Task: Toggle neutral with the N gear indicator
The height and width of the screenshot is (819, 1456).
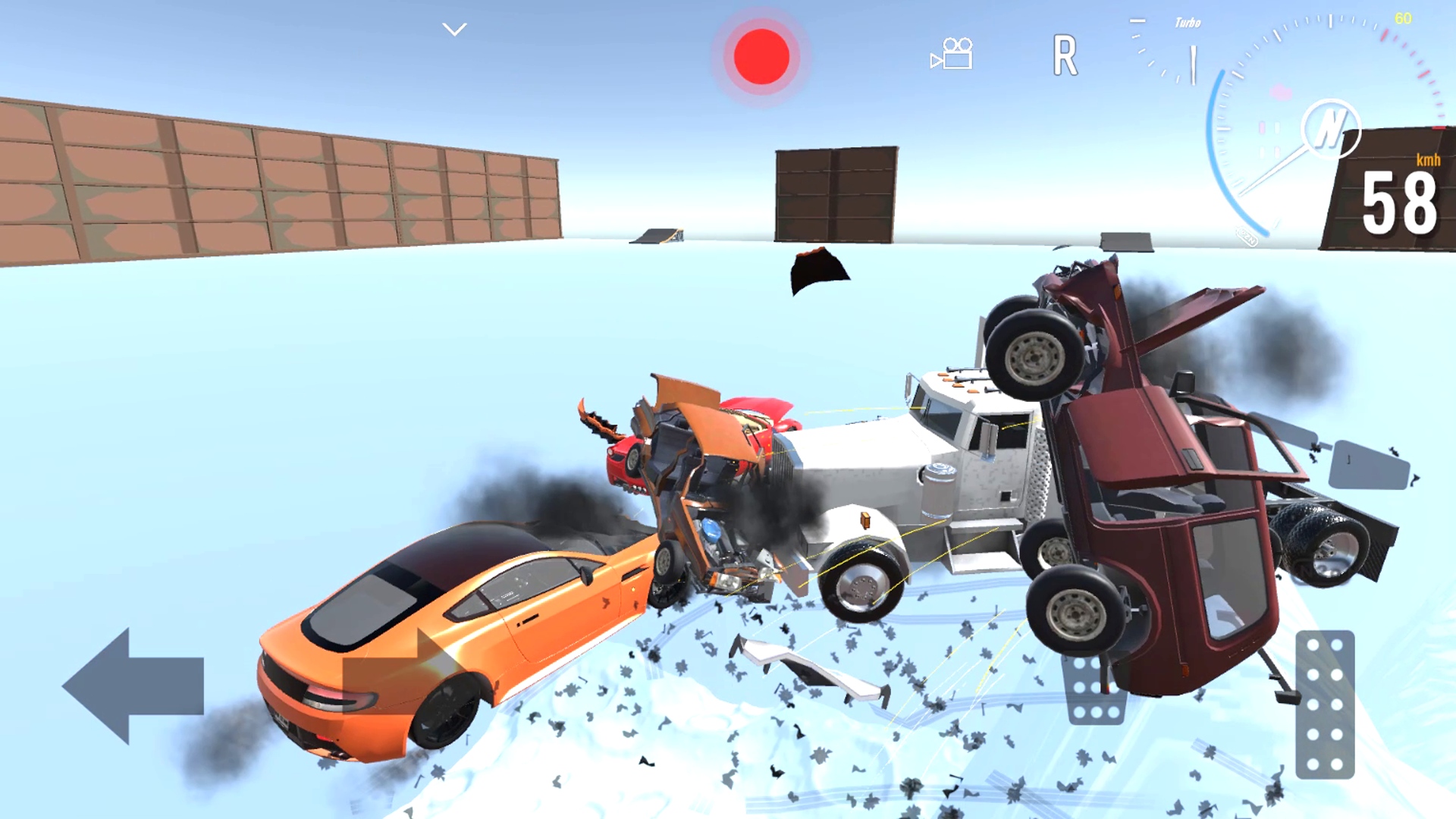Action: pos(1332,127)
